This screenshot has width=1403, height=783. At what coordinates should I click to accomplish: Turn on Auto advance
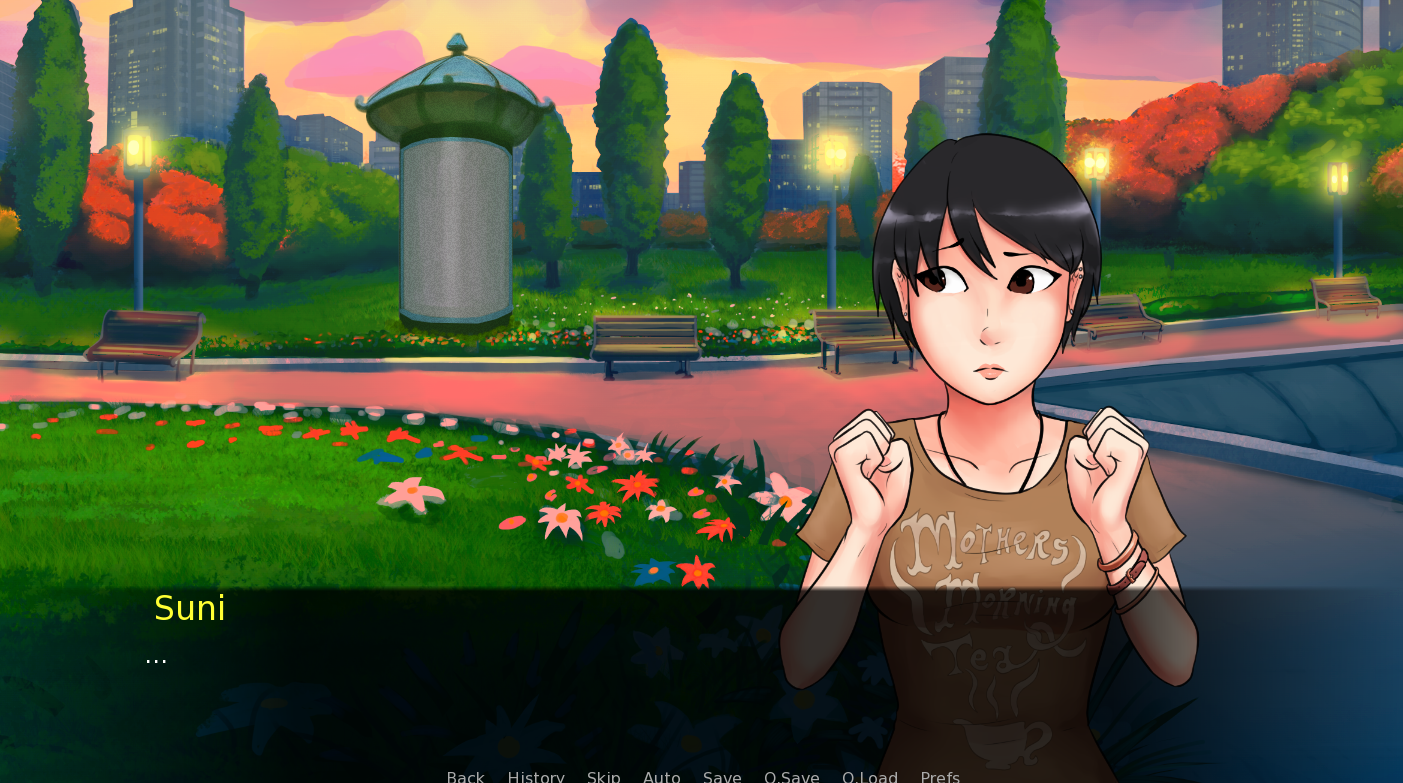tap(662, 777)
